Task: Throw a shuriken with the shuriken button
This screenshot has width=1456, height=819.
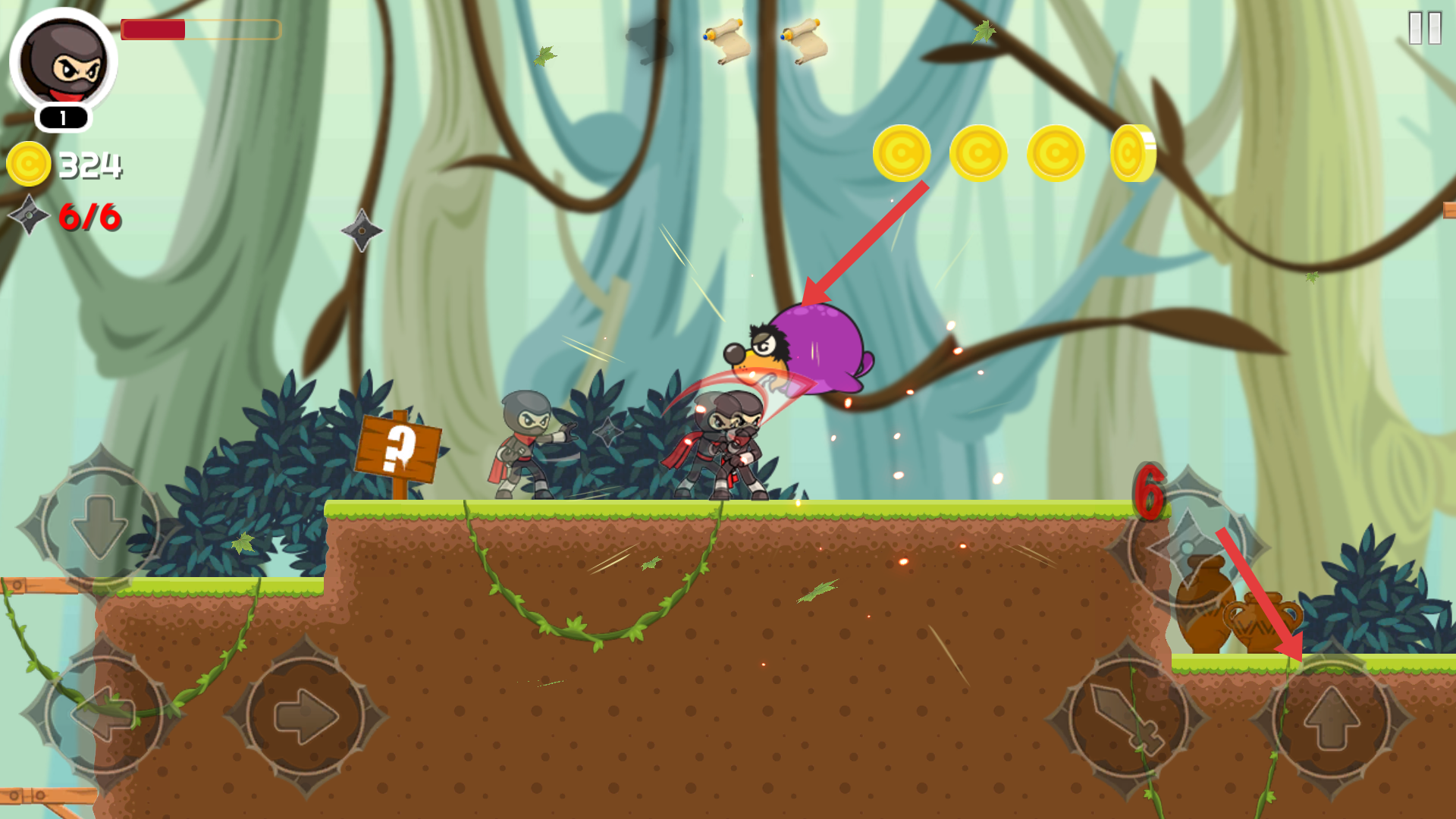Action: (x=1187, y=548)
